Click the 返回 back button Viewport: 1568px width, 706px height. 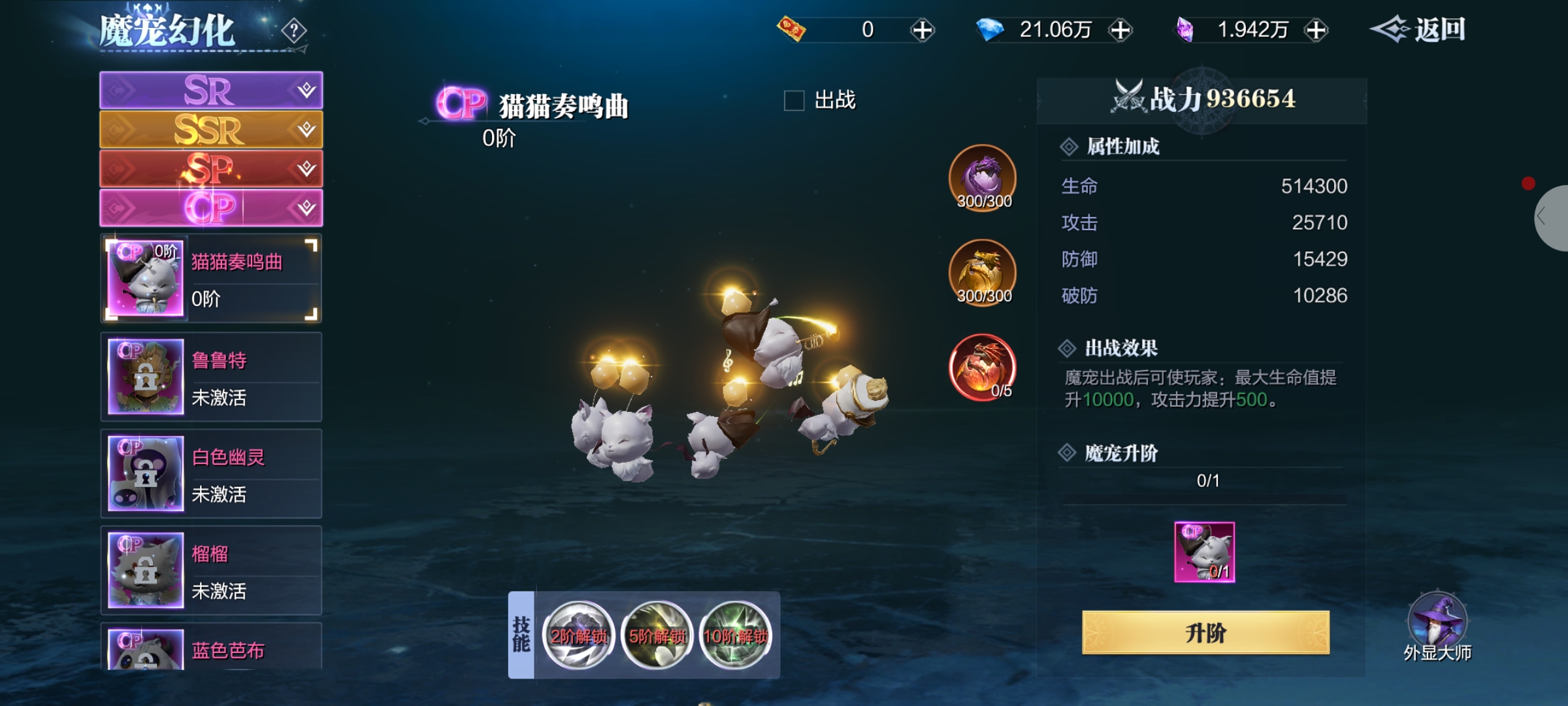click(1418, 30)
